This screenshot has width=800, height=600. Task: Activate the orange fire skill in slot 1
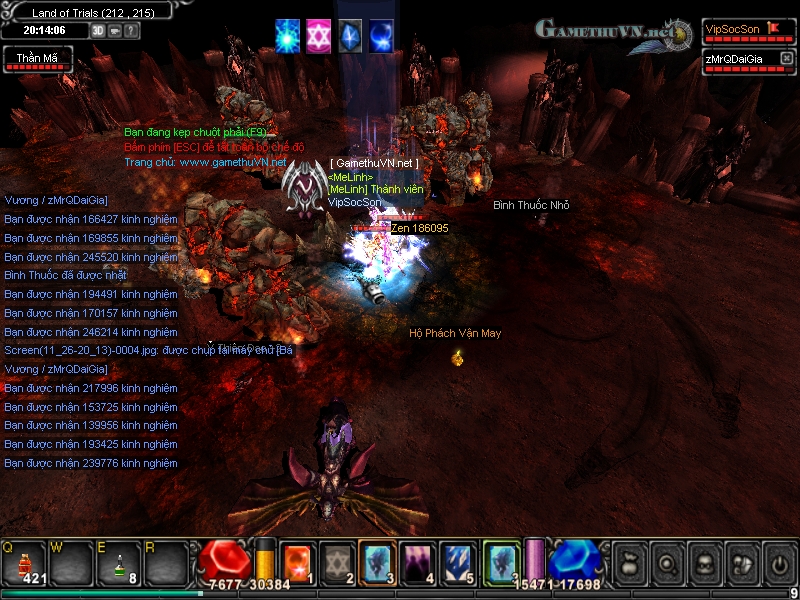[x=298, y=560]
